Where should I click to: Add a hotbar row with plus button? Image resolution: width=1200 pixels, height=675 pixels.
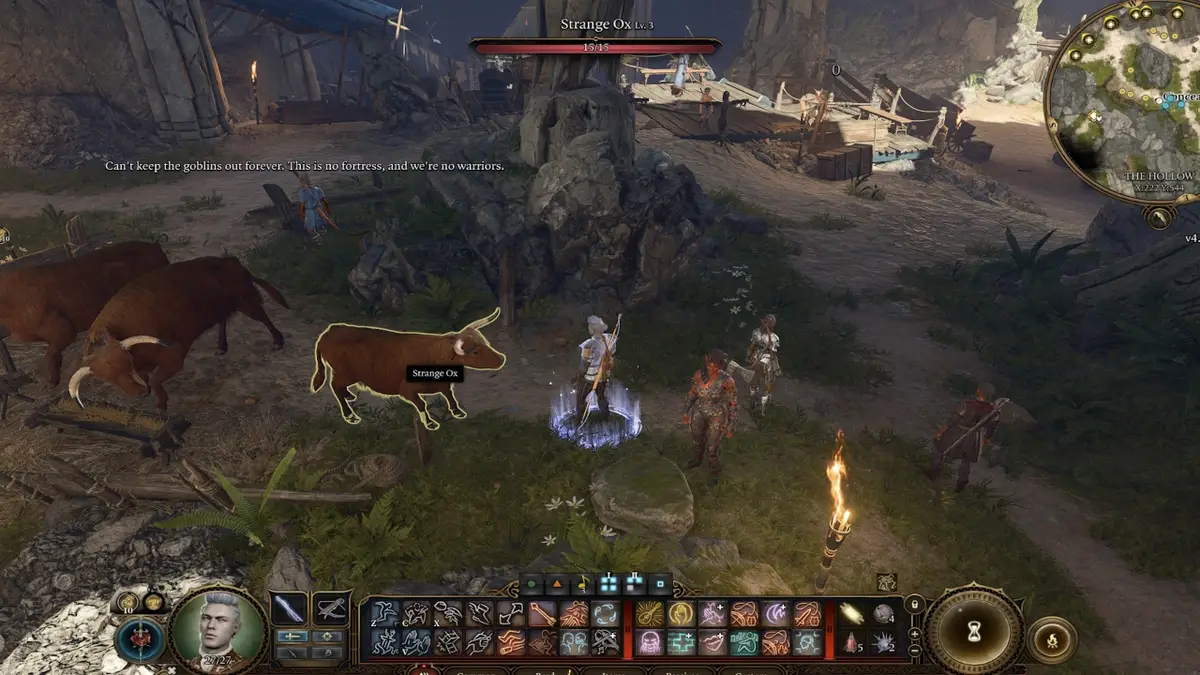click(x=913, y=634)
